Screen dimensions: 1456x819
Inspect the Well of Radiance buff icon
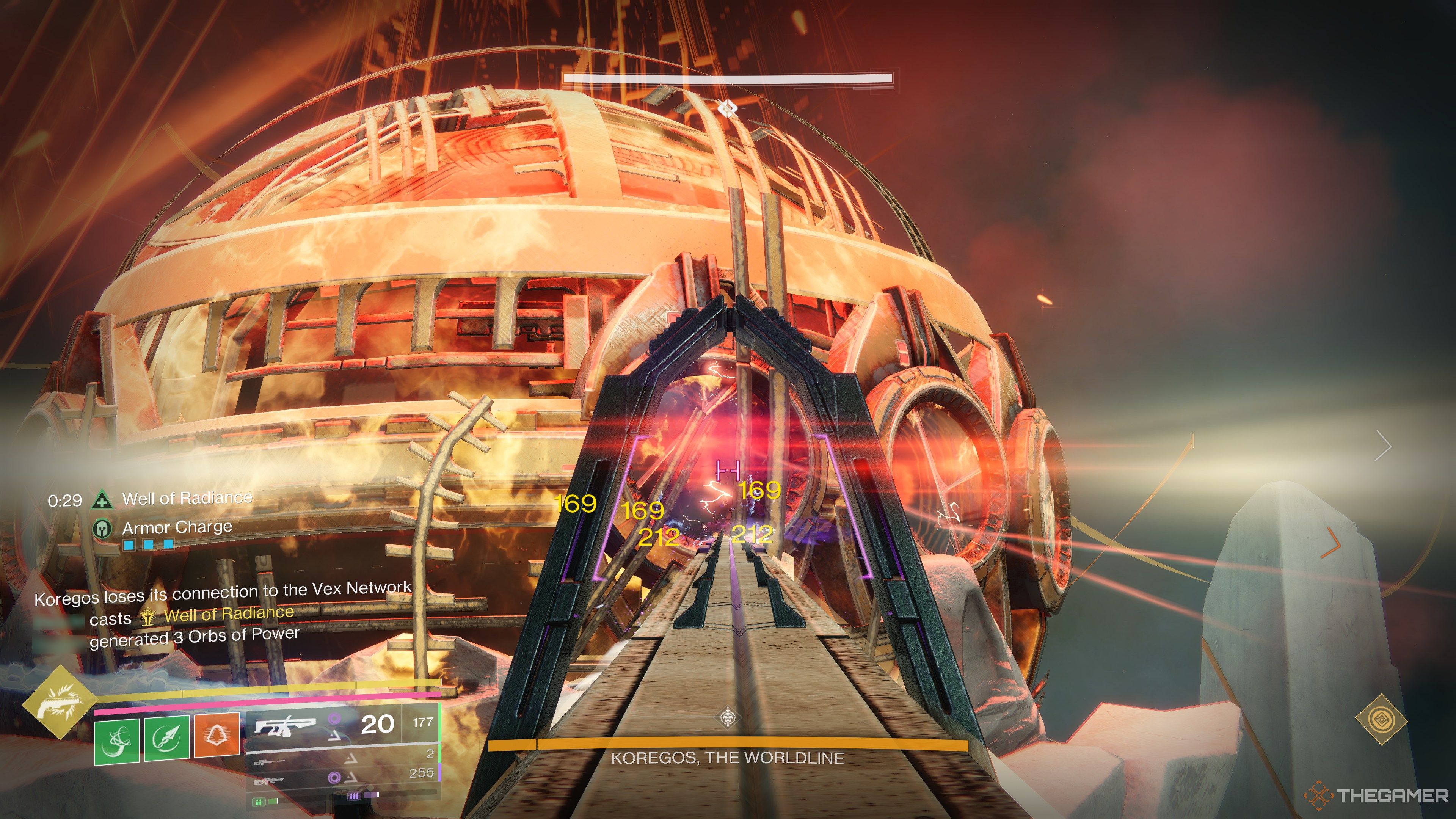point(102,500)
